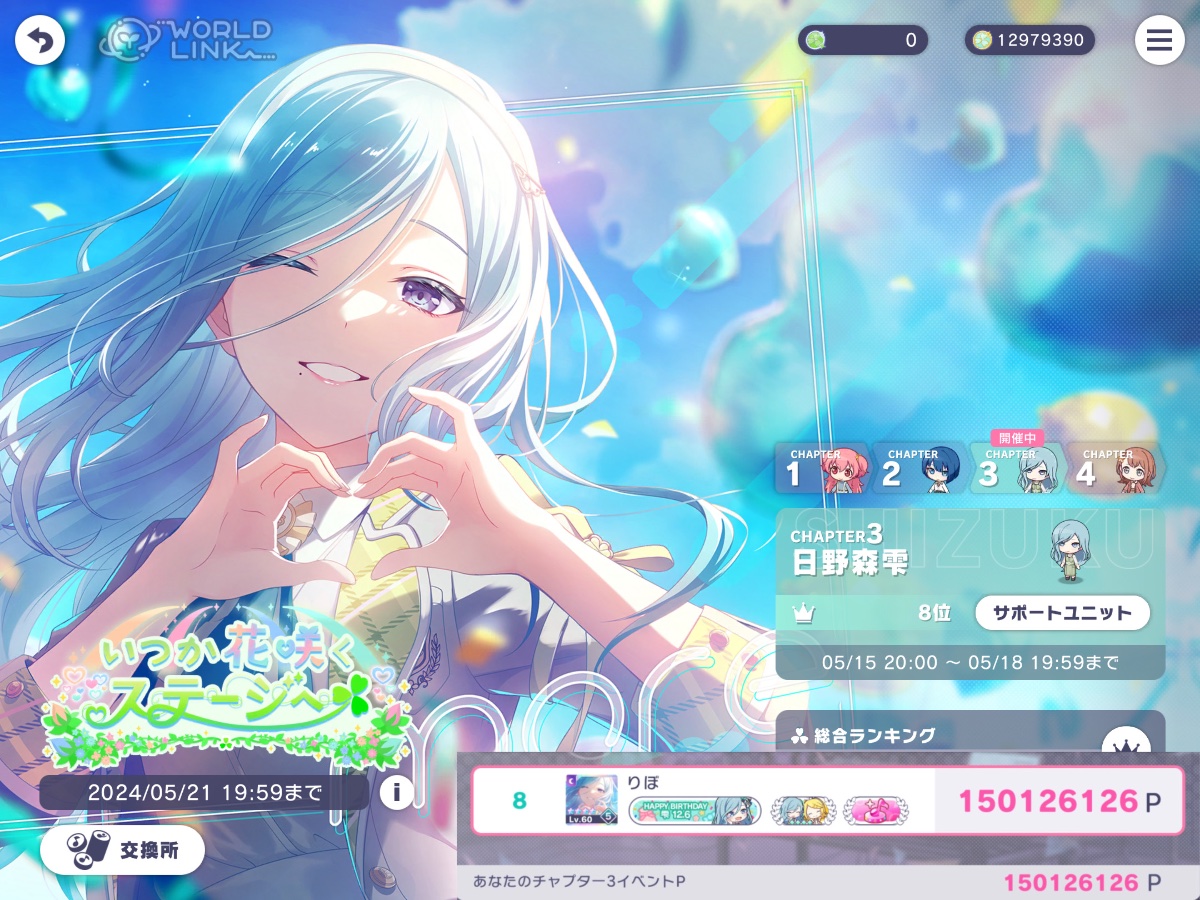Switch to the Chapter 2 tab
Image resolution: width=1200 pixels, height=900 pixels.
919,468
